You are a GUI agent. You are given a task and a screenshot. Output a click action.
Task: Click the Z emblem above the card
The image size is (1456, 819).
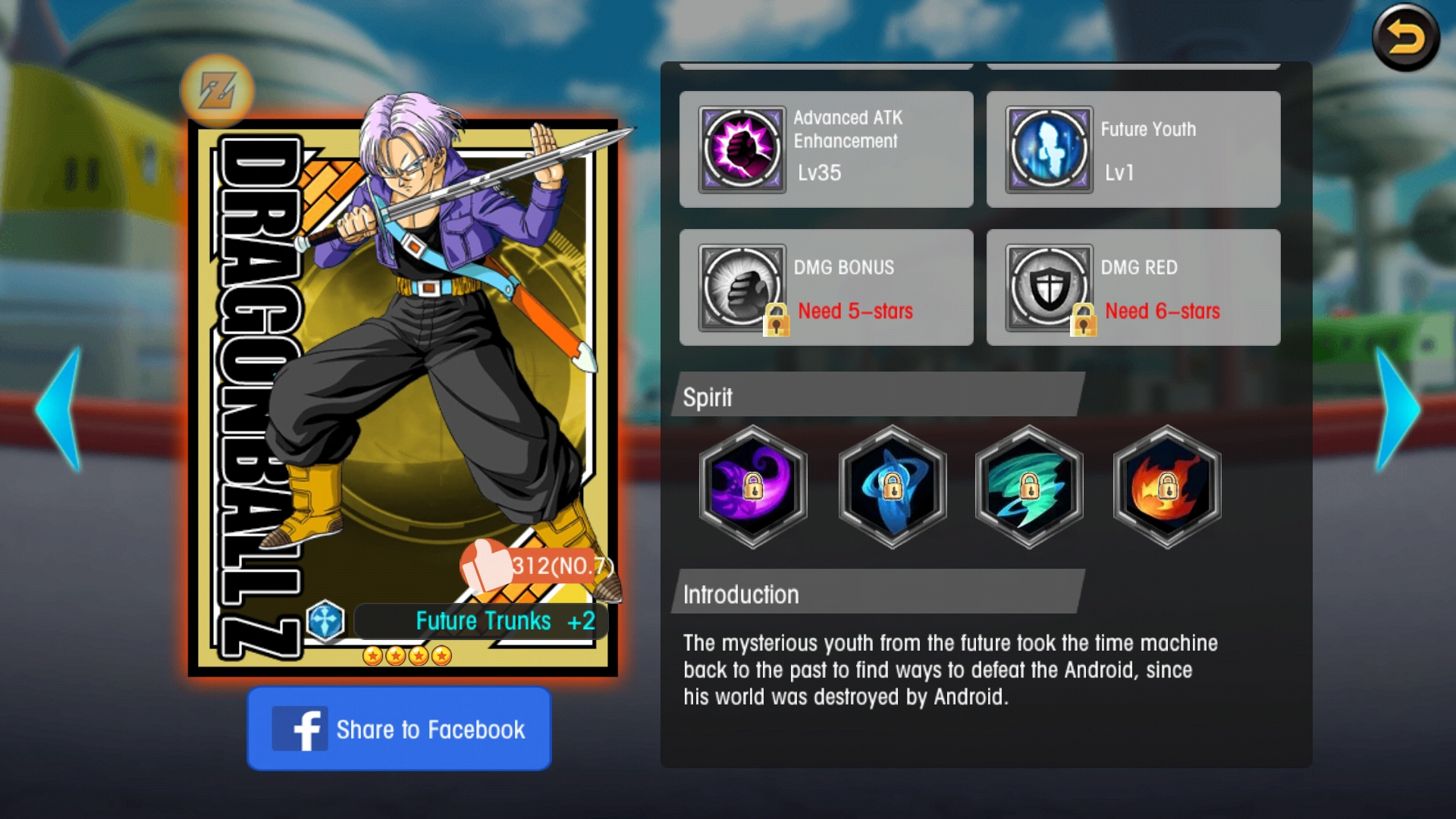[x=218, y=90]
